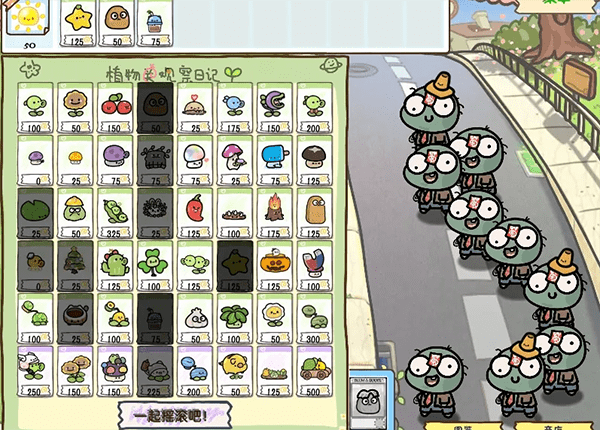Remove the Starfruit packet from the seed bar
Viewport: 600px width, 430px height.
[77, 22]
